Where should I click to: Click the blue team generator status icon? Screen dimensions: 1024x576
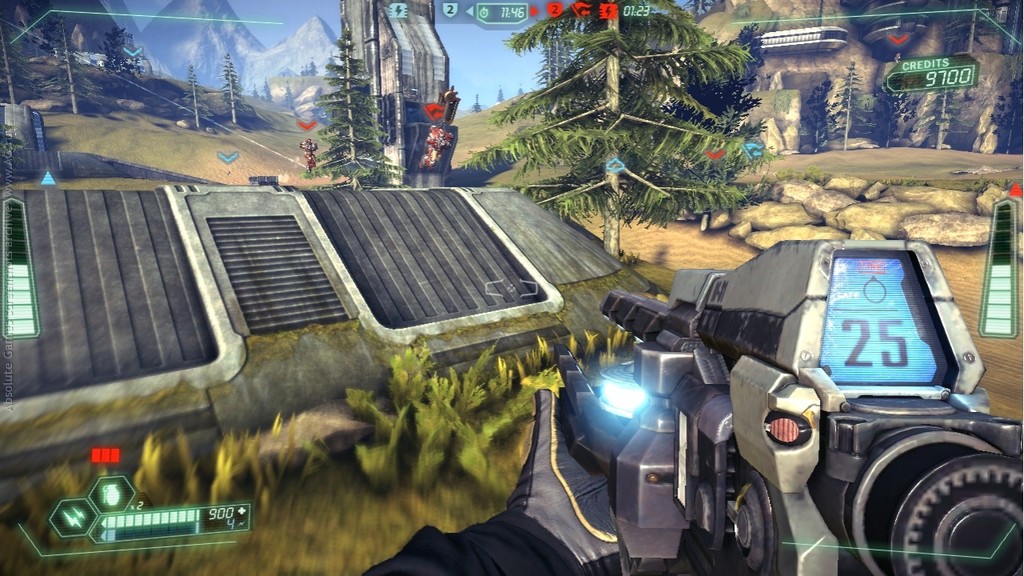(x=399, y=11)
